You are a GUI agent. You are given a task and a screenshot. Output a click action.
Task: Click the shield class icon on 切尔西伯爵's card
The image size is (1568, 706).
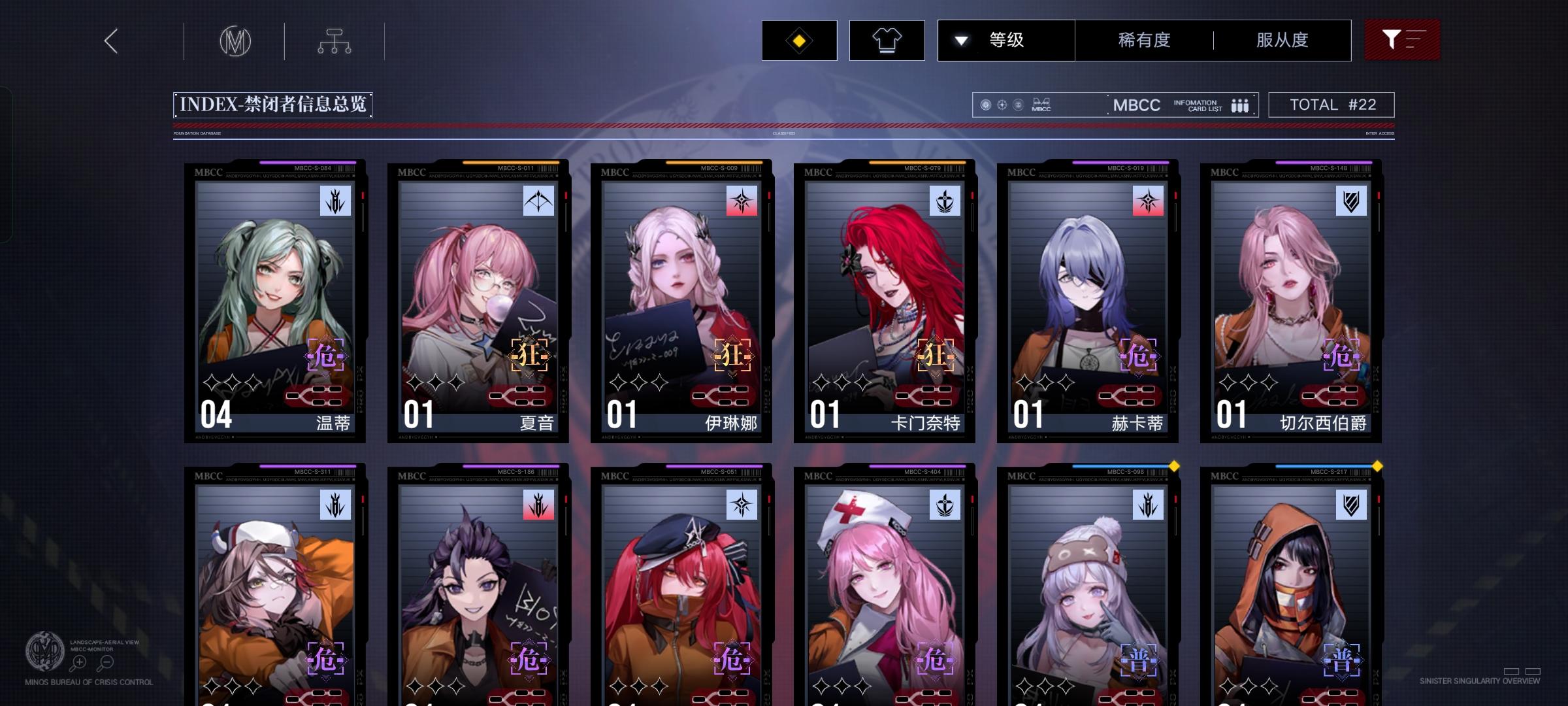pyautogui.click(x=1351, y=200)
